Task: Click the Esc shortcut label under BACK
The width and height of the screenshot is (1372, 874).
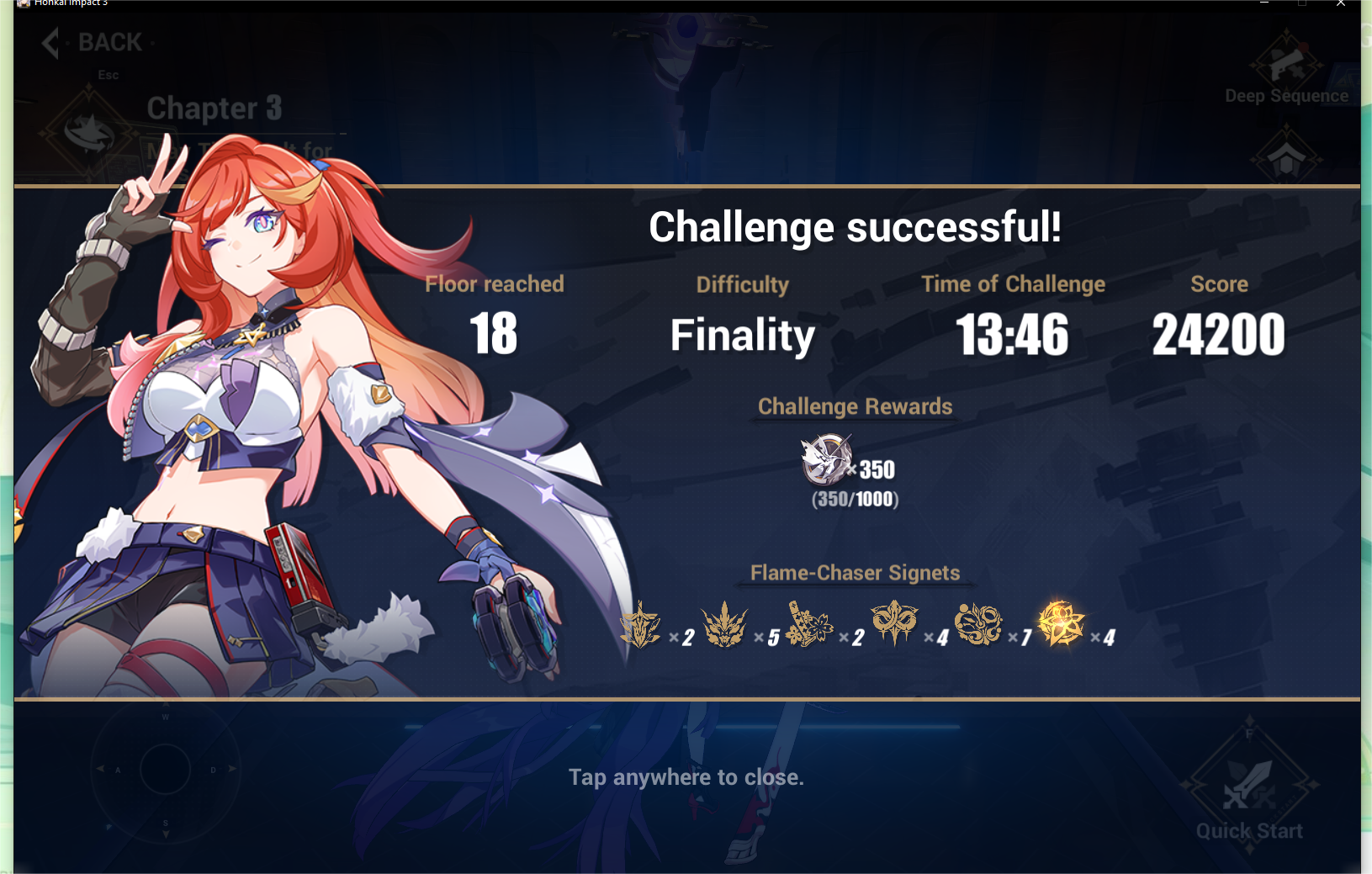Action: coord(108,75)
